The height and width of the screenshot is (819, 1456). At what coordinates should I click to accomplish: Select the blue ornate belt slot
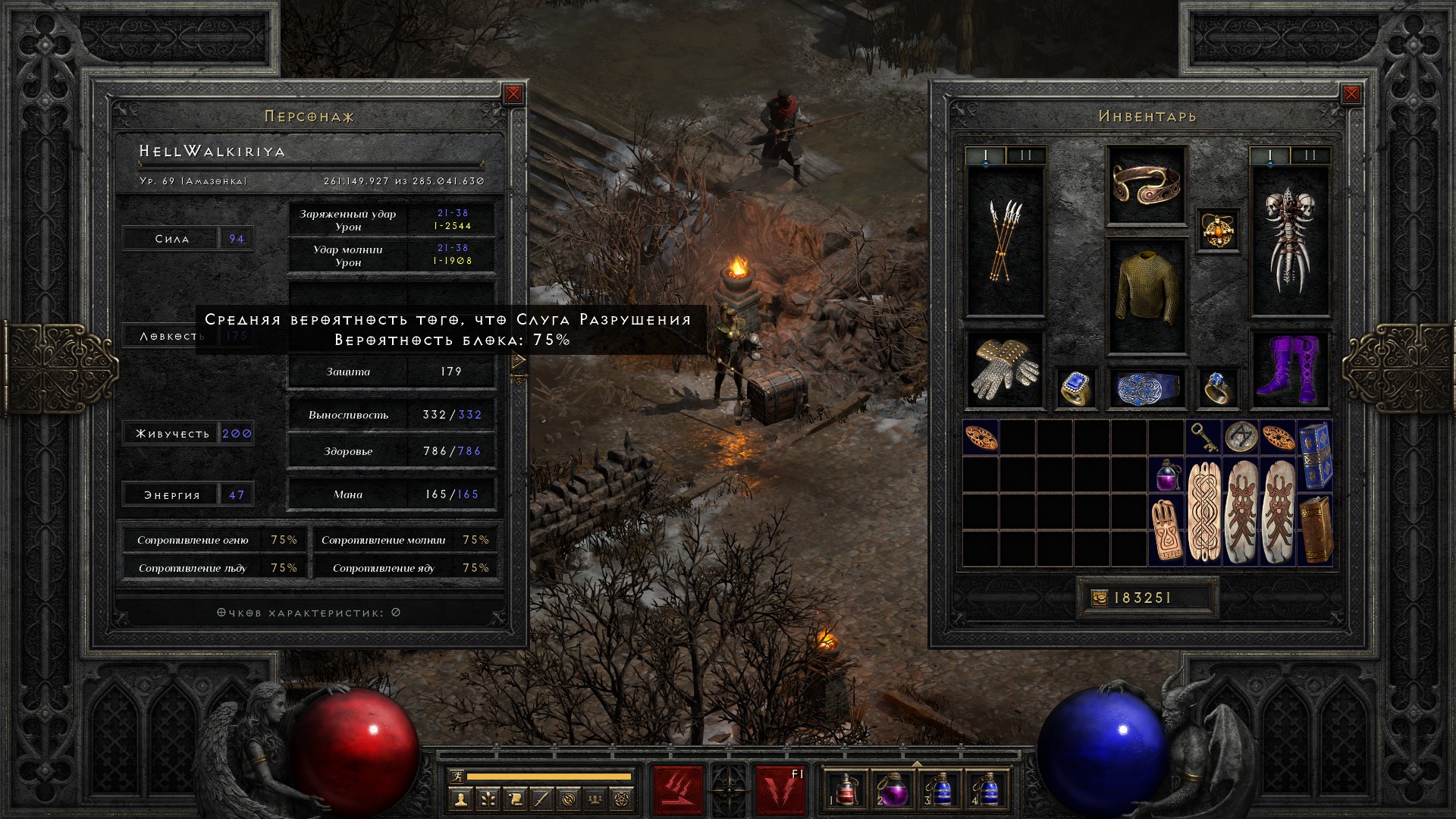pyautogui.click(x=1146, y=388)
